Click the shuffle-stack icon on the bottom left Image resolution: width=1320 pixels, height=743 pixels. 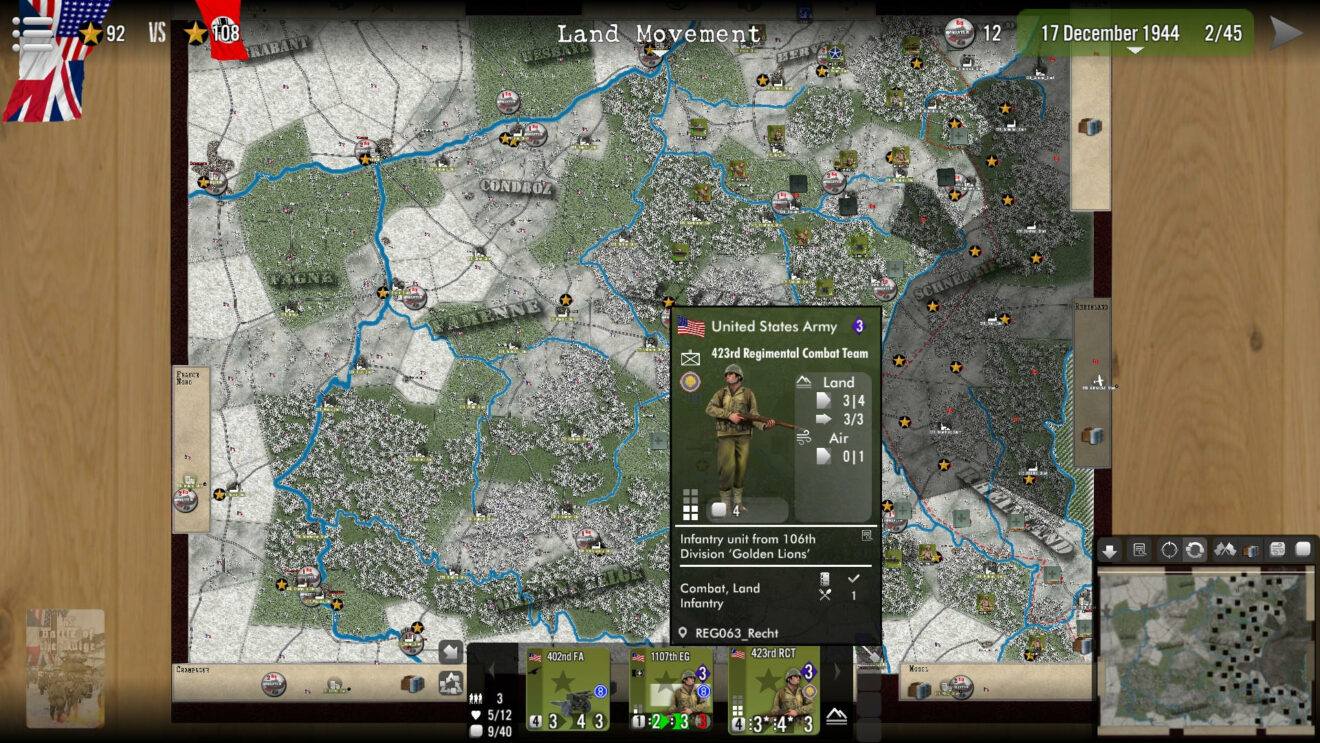tap(452, 681)
